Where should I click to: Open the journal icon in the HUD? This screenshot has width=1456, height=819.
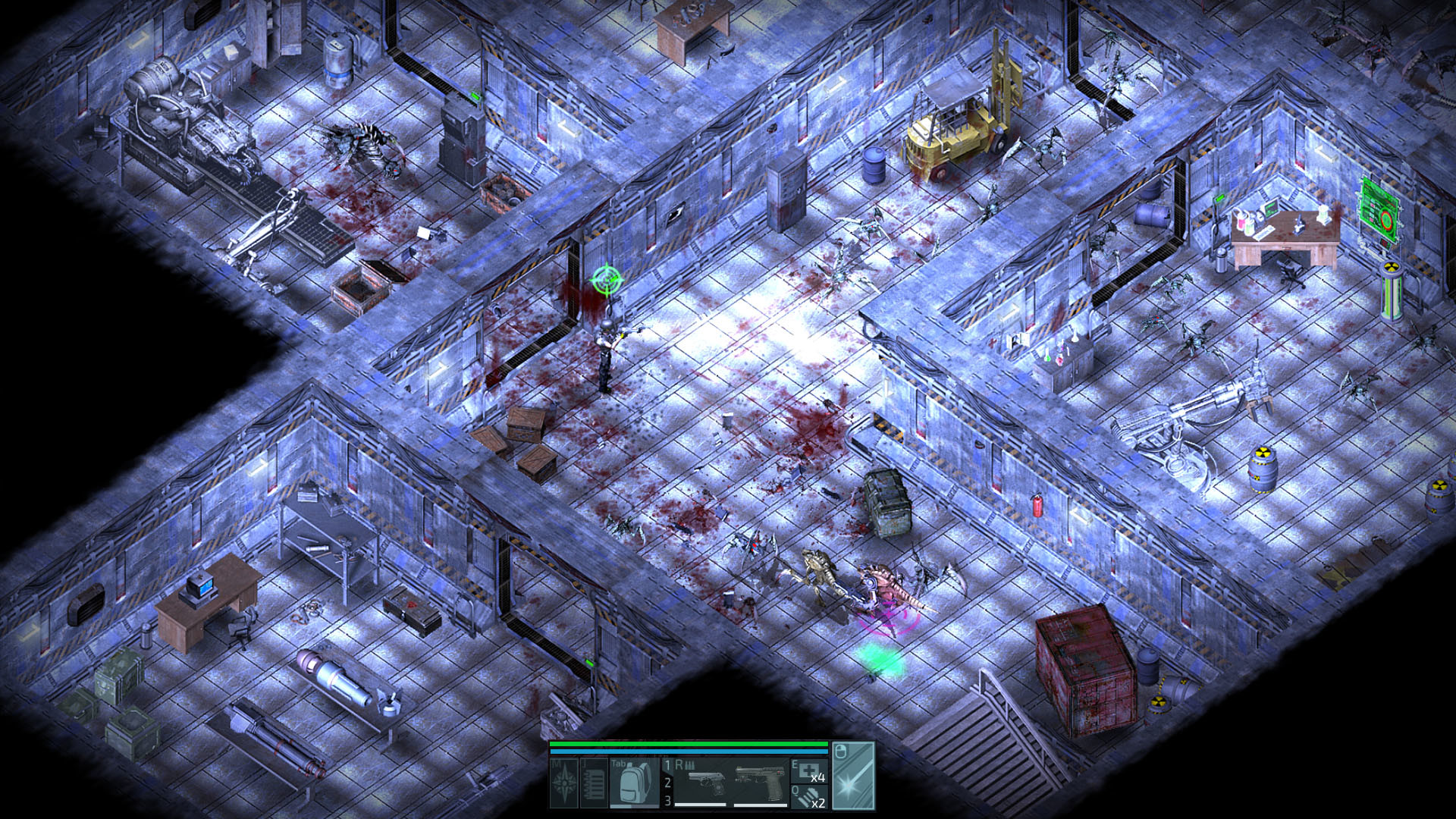pyautogui.click(x=594, y=782)
